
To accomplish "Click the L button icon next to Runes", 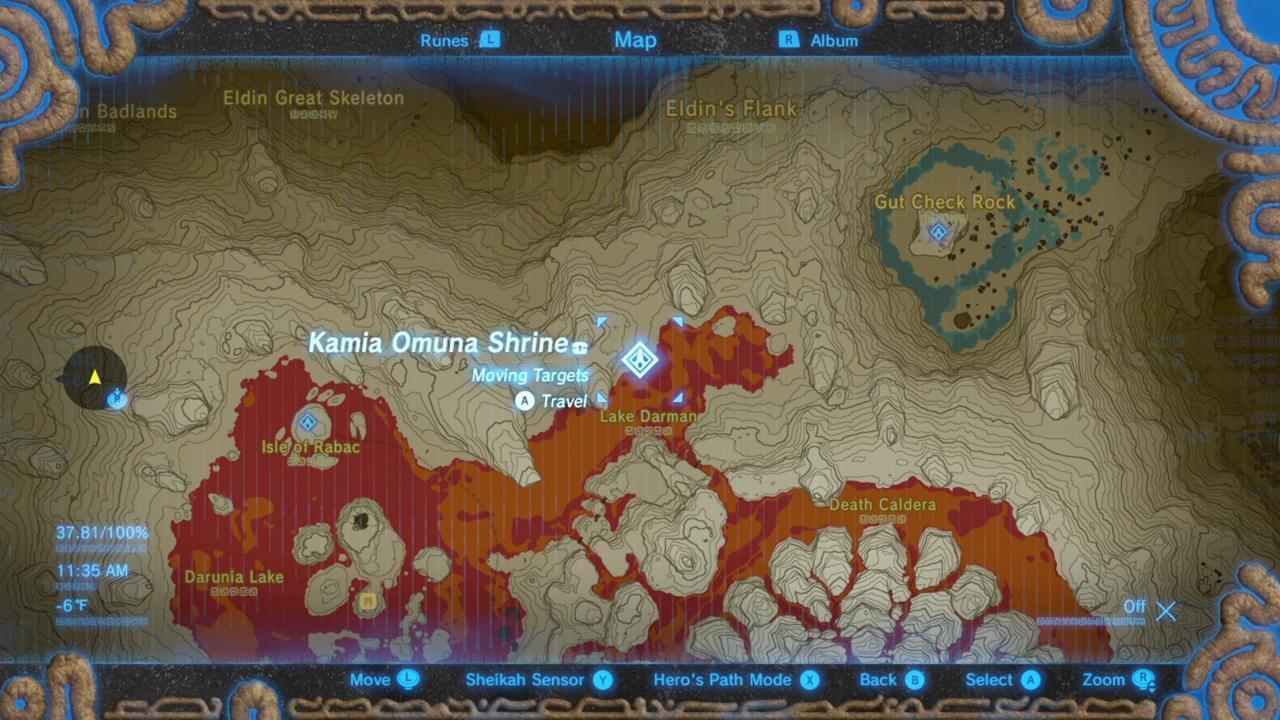I will point(489,40).
